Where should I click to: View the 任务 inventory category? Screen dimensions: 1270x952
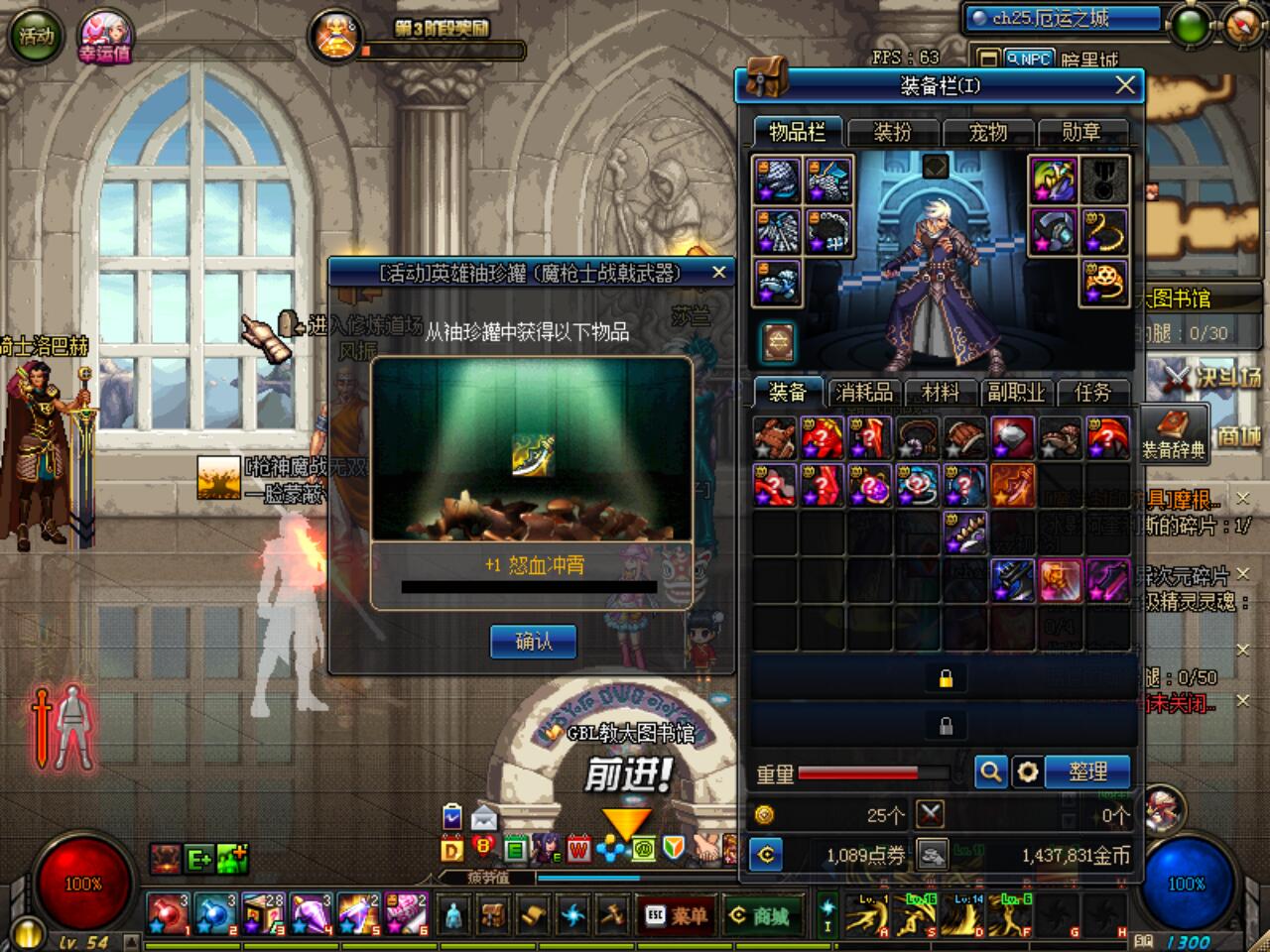[1092, 393]
